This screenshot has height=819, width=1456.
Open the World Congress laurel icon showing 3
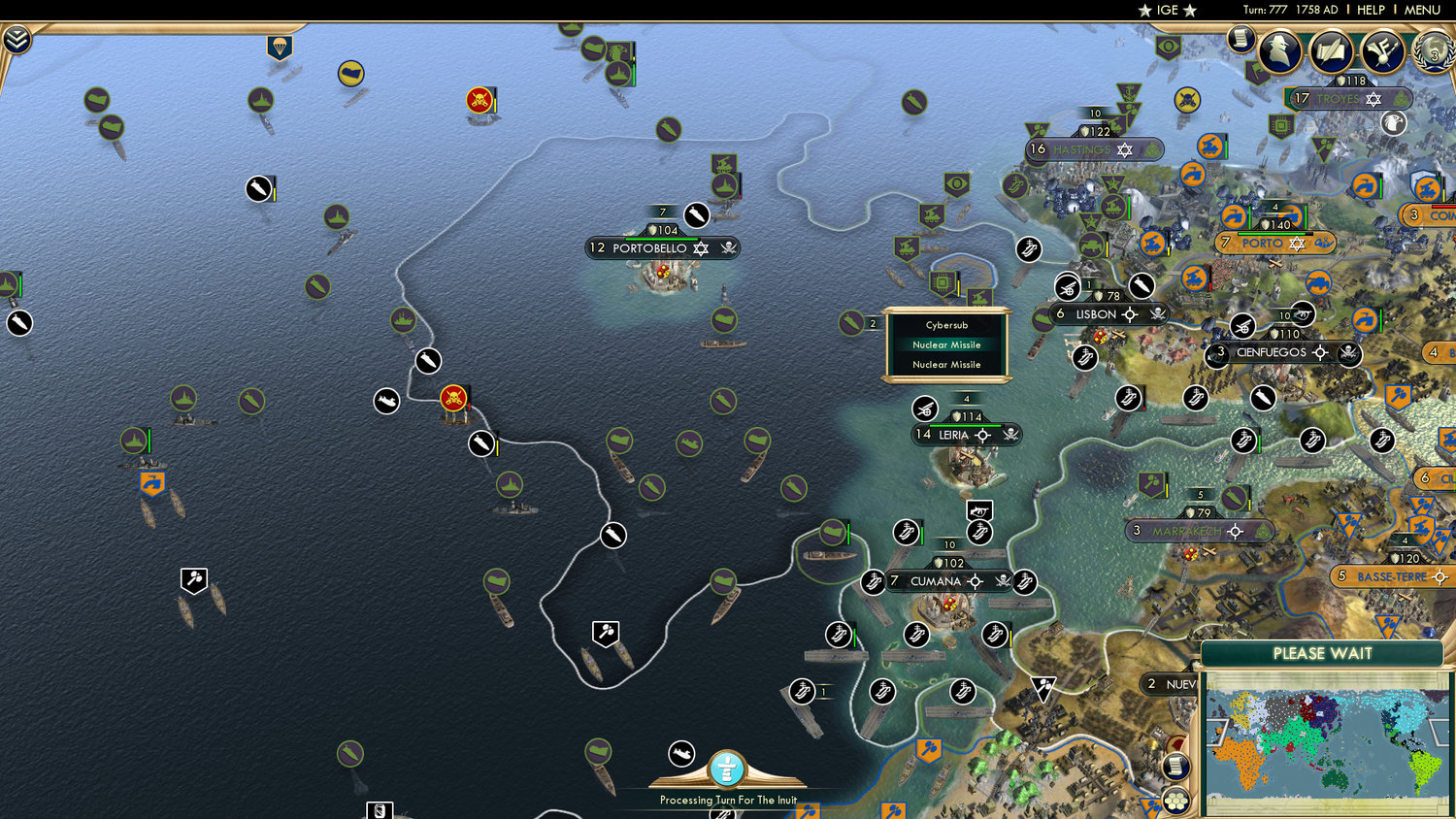click(1432, 53)
